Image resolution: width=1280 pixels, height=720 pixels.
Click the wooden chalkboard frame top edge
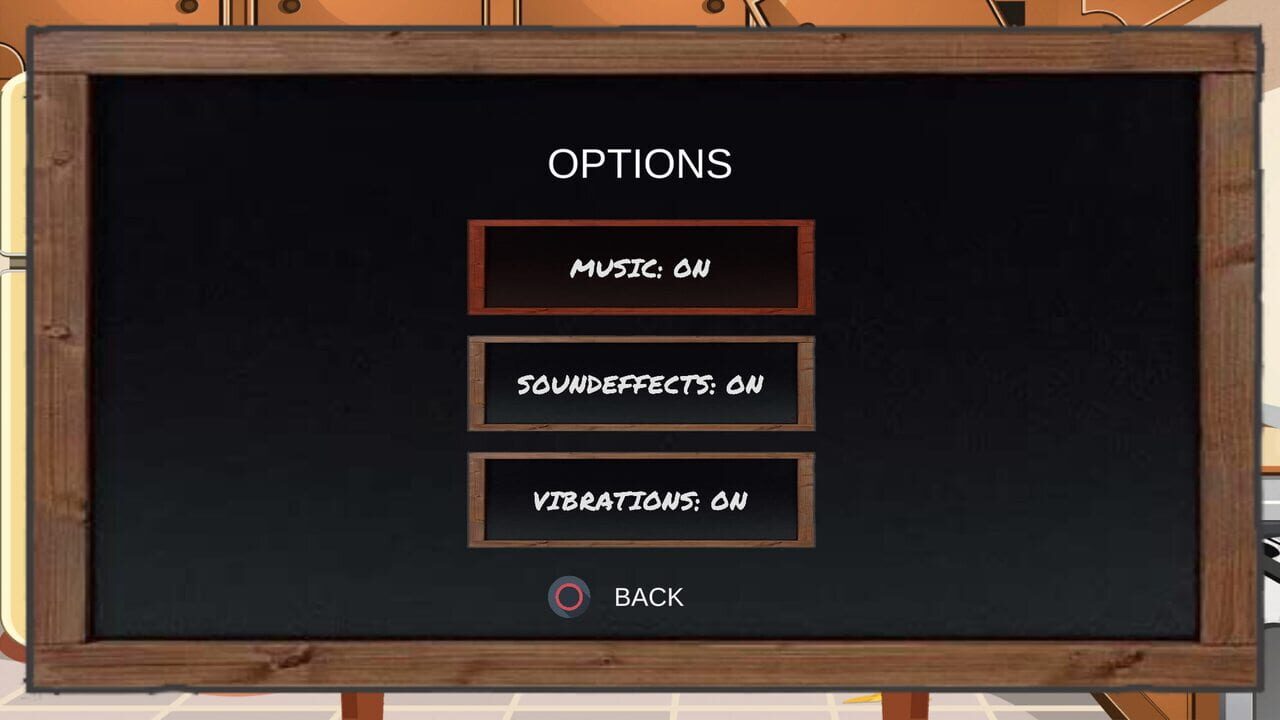click(640, 48)
